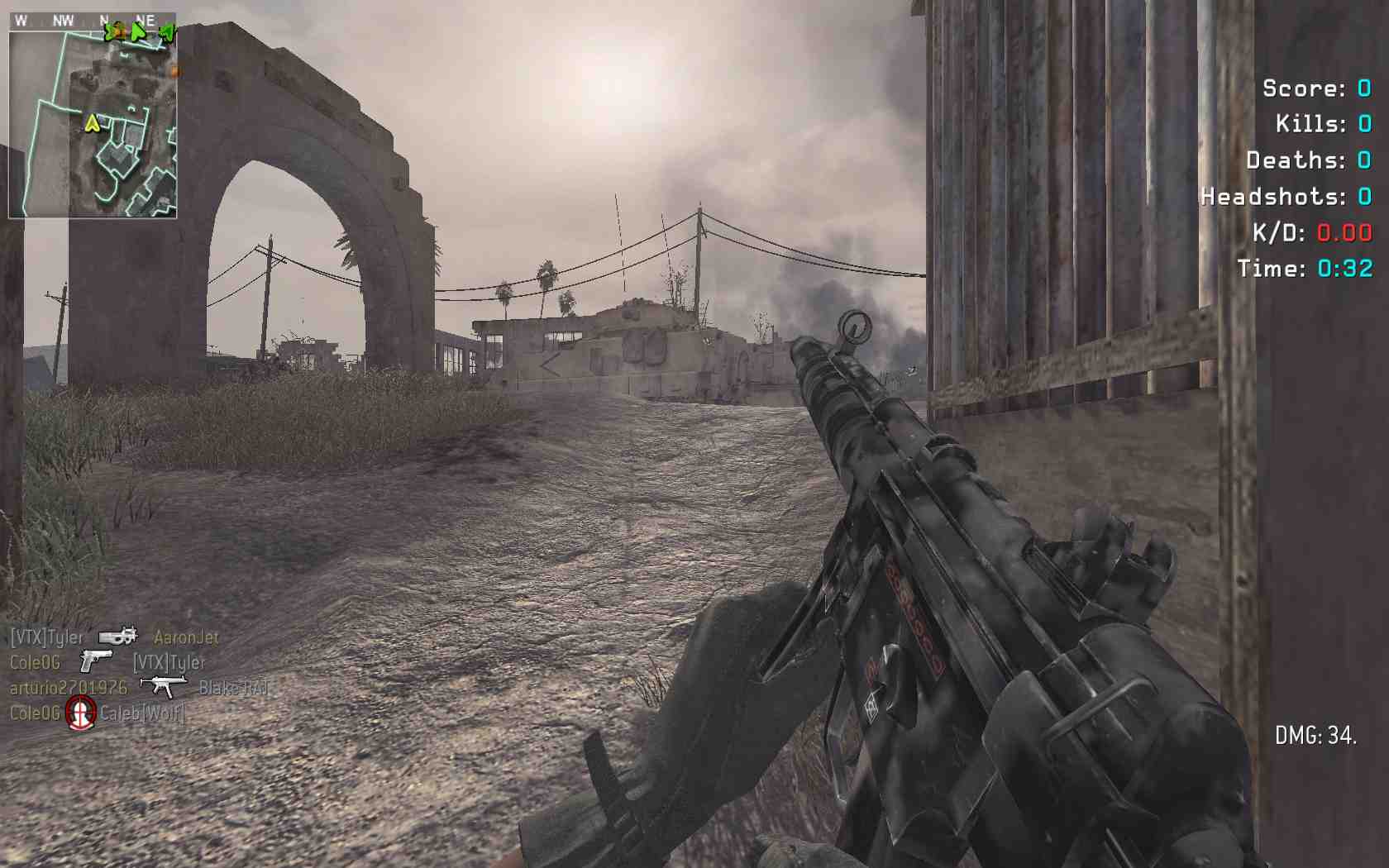The height and width of the screenshot is (868, 1389).
Task: Click the submachine gun icon beside arturio2701976
Action: click(163, 686)
